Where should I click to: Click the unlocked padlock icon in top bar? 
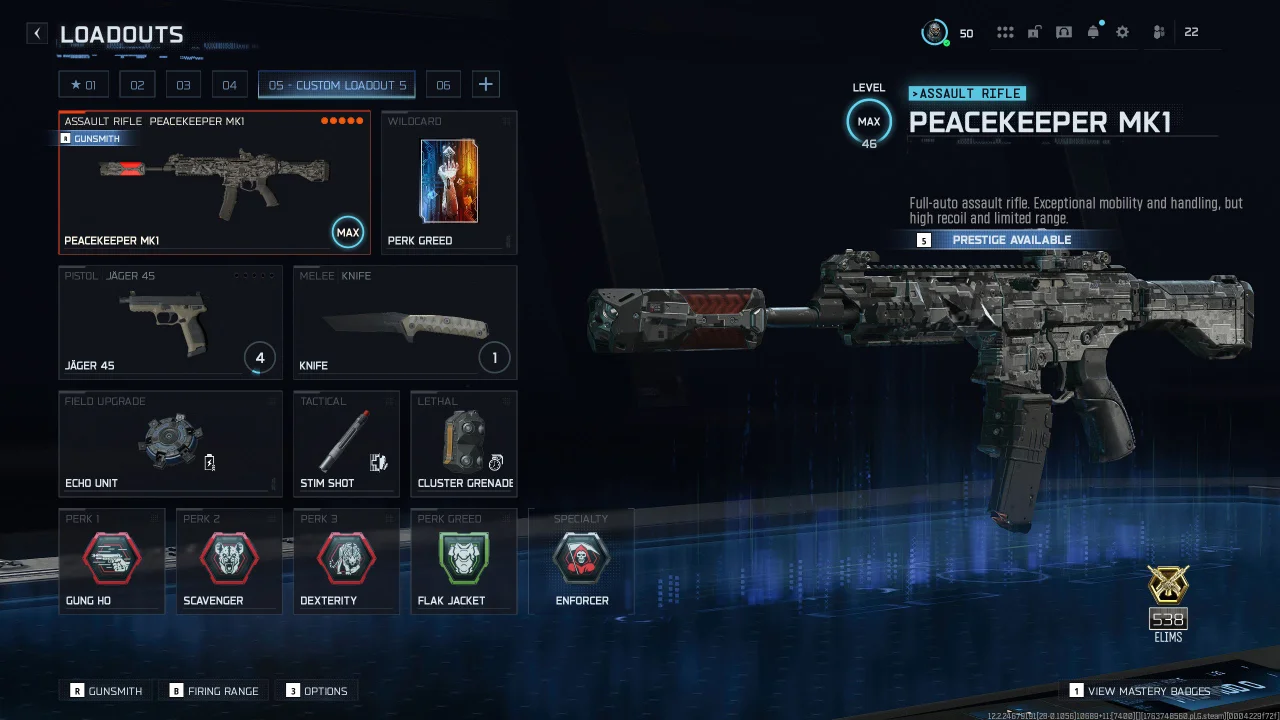point(1034,31)
